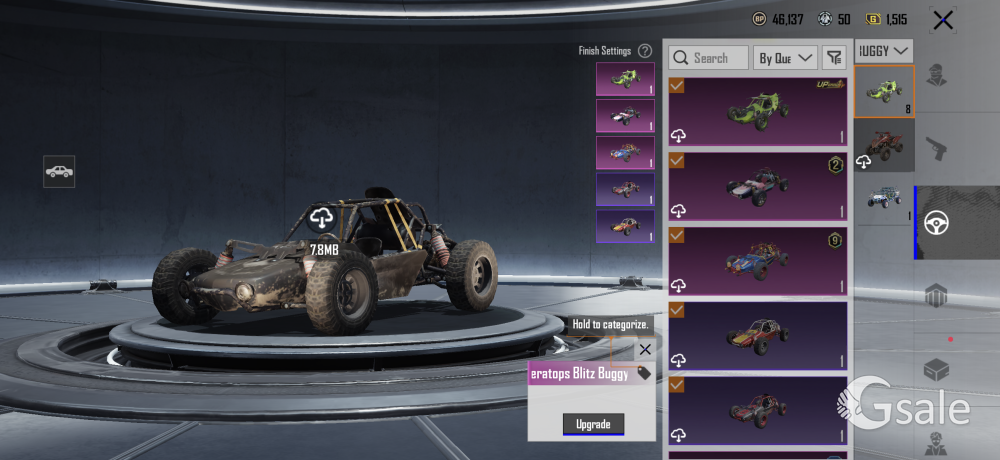Open the By Quality sort dropdown

tap(785, 58)
